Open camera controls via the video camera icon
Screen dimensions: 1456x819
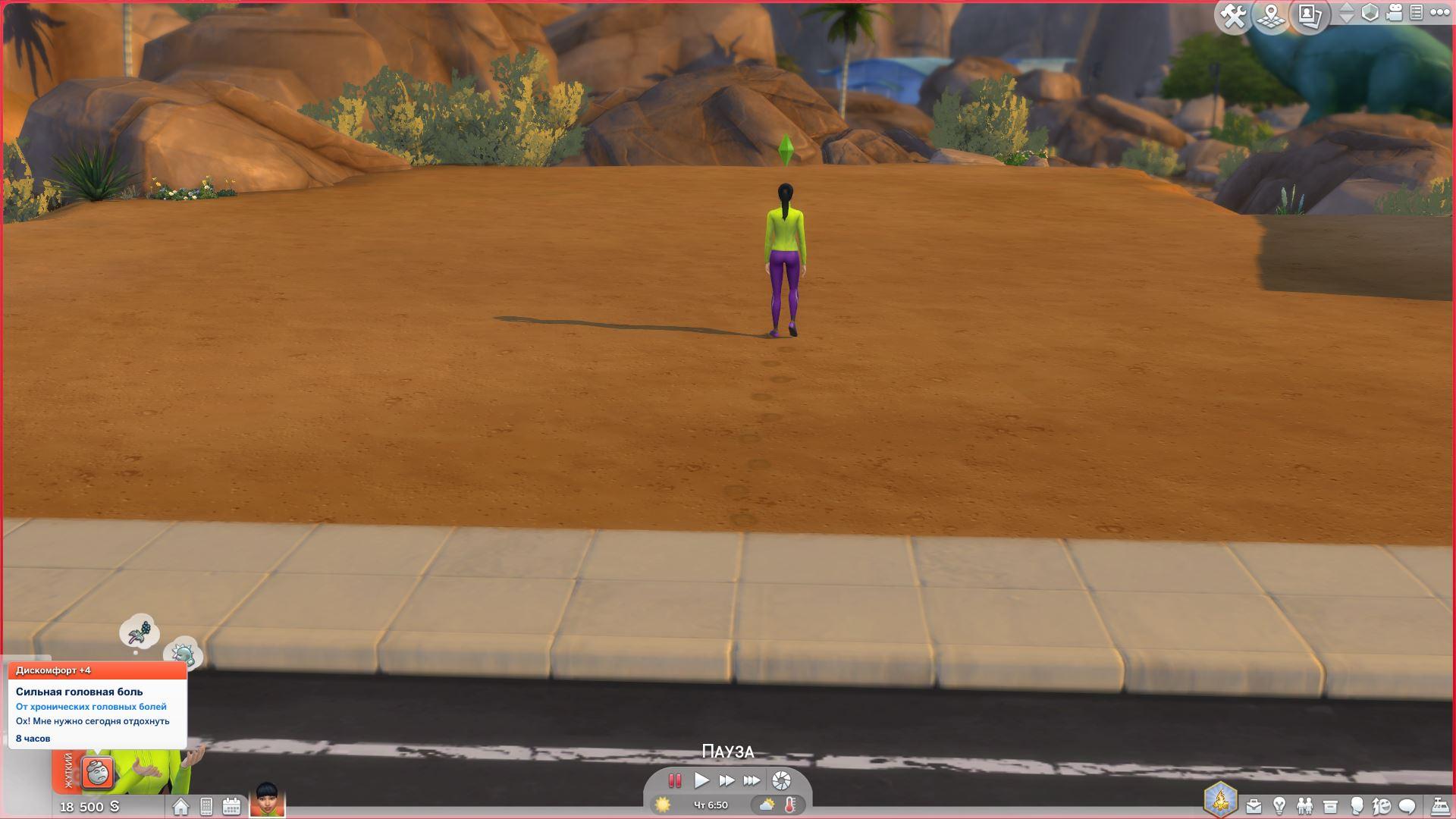coord(1394,13)
